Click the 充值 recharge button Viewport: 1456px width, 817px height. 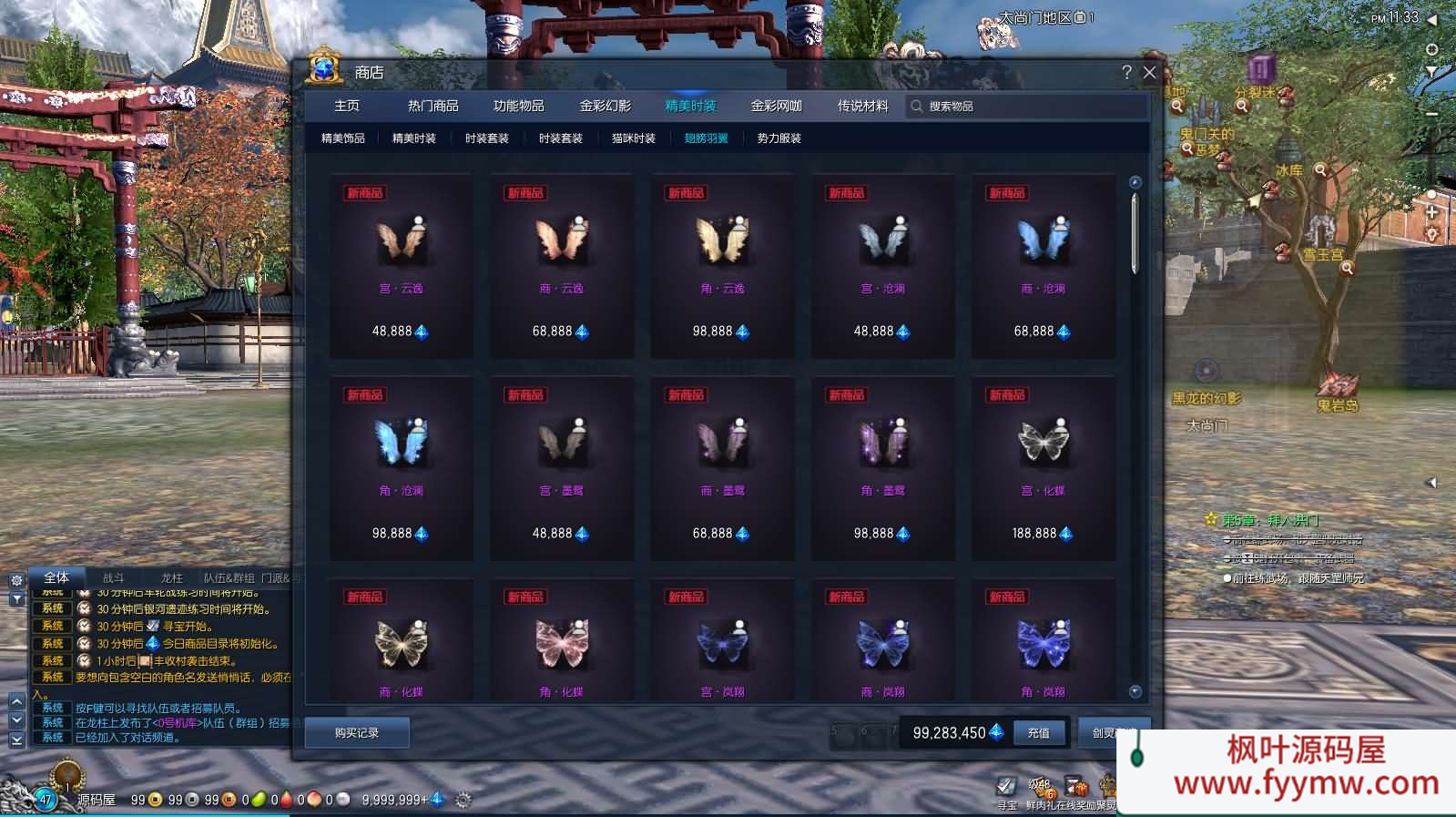click(1039, 733)
